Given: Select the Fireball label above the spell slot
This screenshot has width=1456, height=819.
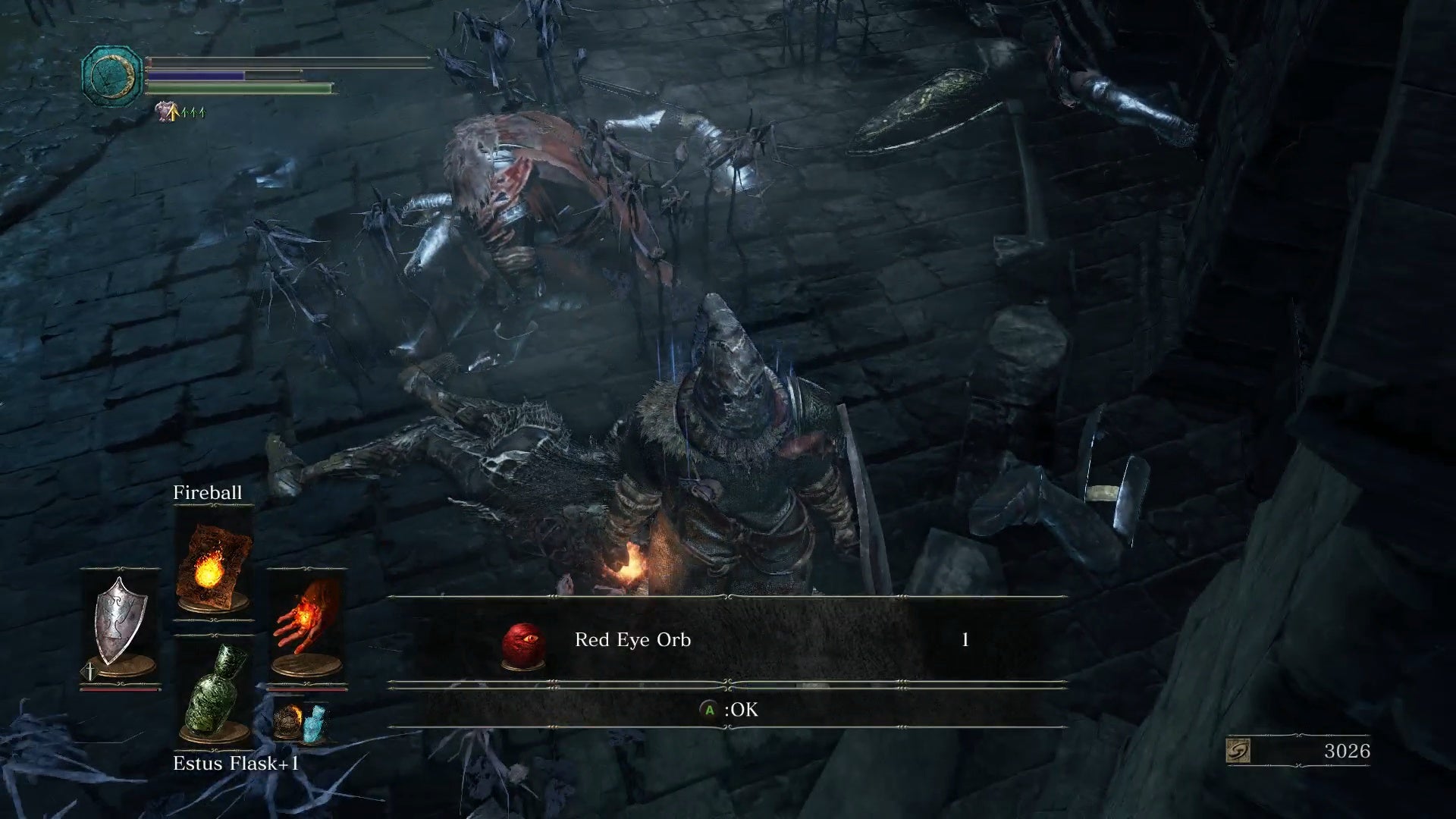Looking at the screenshot, I should [208, 491].
